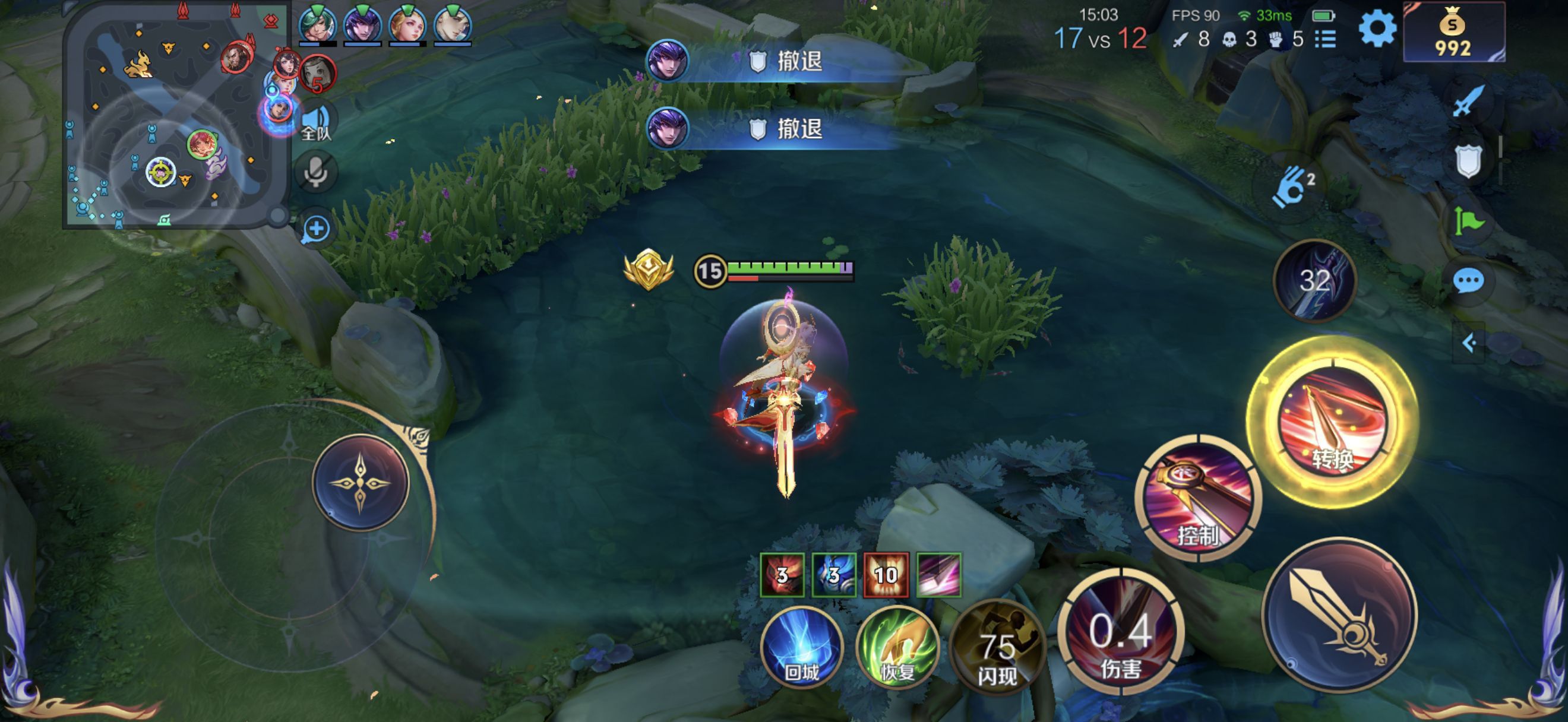Toggle the microphone mute button

point(316,172)
